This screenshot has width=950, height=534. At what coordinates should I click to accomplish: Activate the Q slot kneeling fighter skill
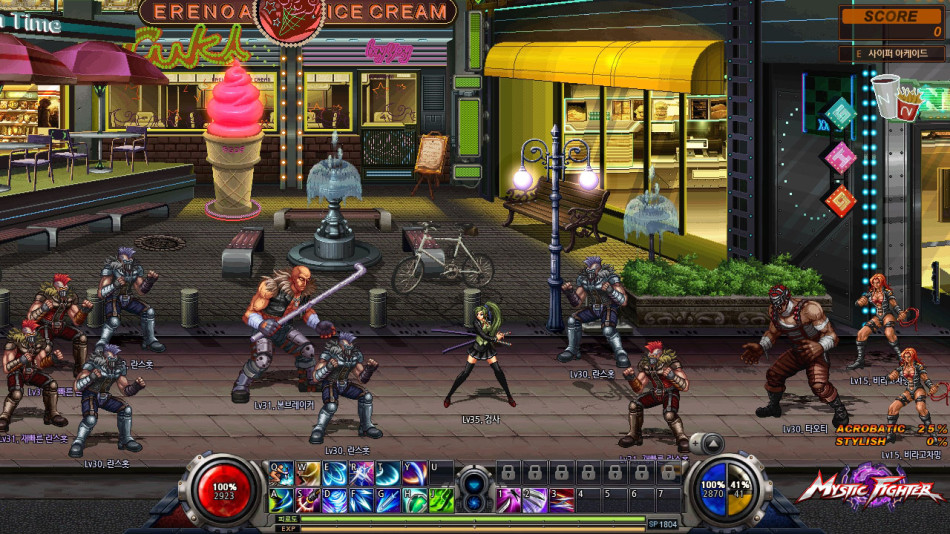coord(281,471)
